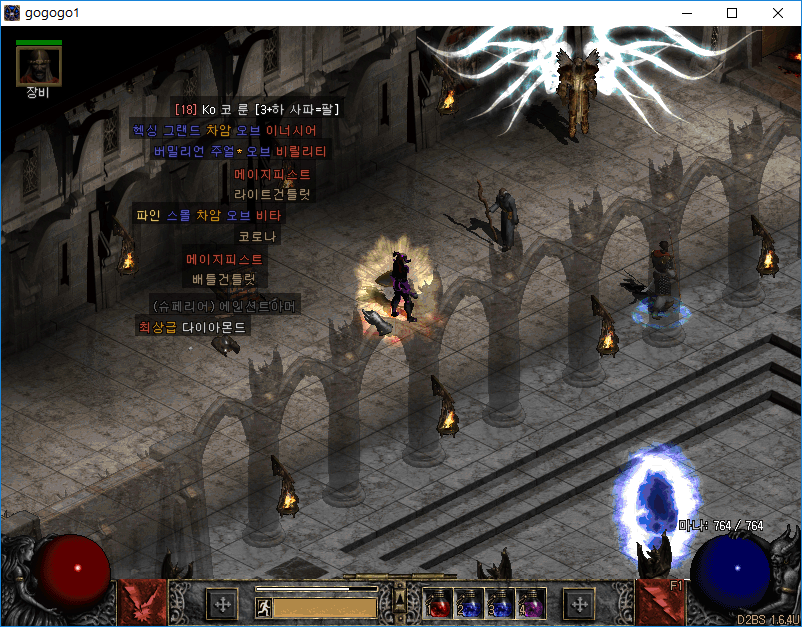Open the left-click skill selector with red claw
This screenshot has height=627, width=802.
pyautogui.click(x=140, y=602)
